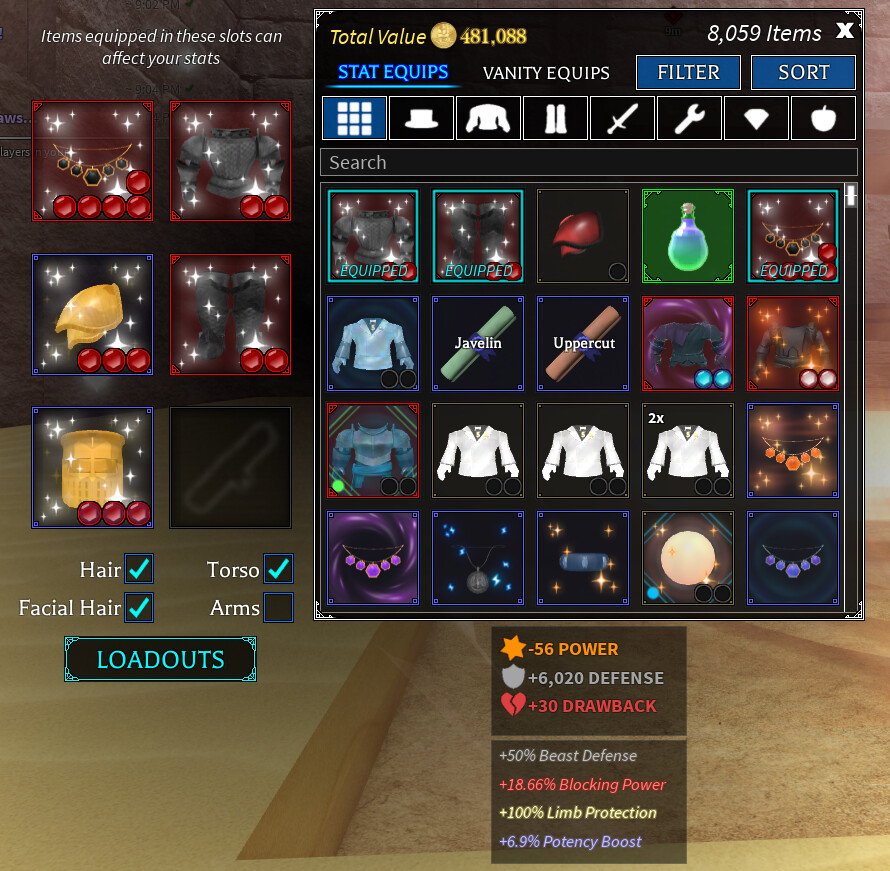The height and width of the screenshot is (871, 890).
Task: Sort the inventory items
Action: click(x=803, y=72)
